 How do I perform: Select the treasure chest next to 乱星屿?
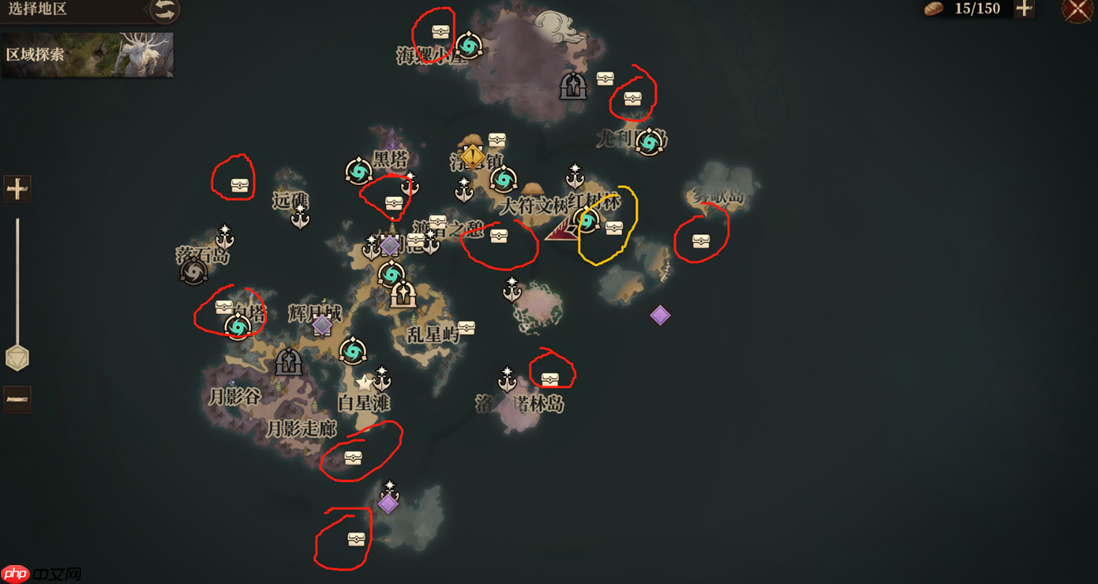tap(466, 327)
